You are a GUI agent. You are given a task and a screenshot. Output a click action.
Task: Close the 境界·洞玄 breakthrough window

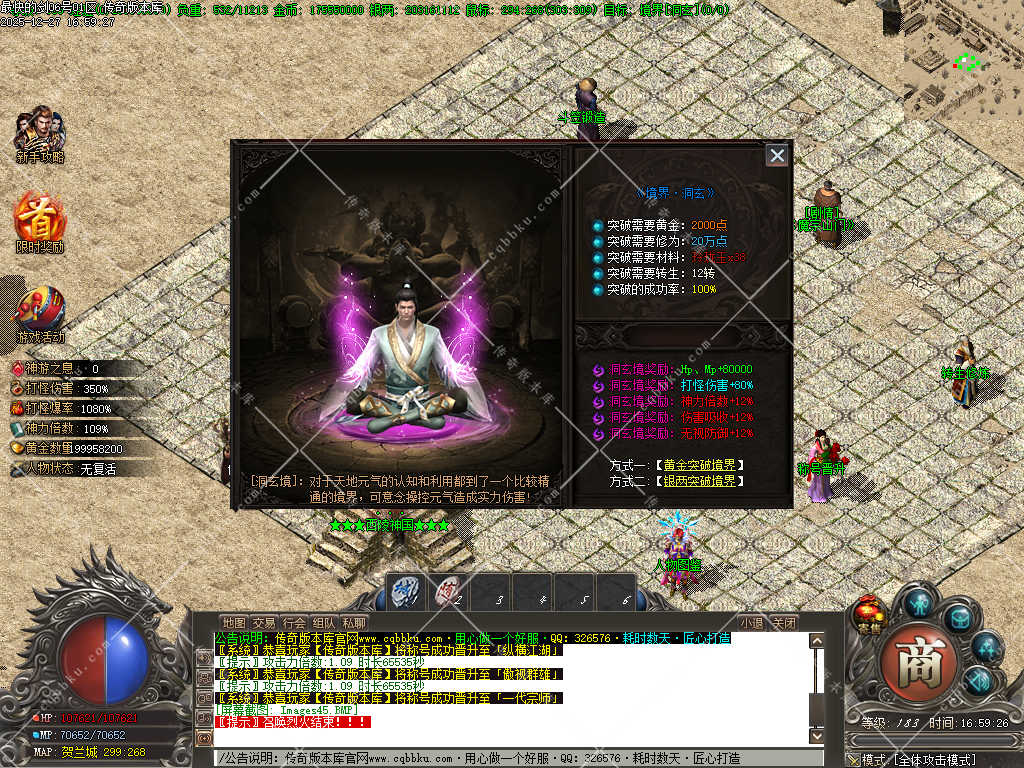pos(777,155)
